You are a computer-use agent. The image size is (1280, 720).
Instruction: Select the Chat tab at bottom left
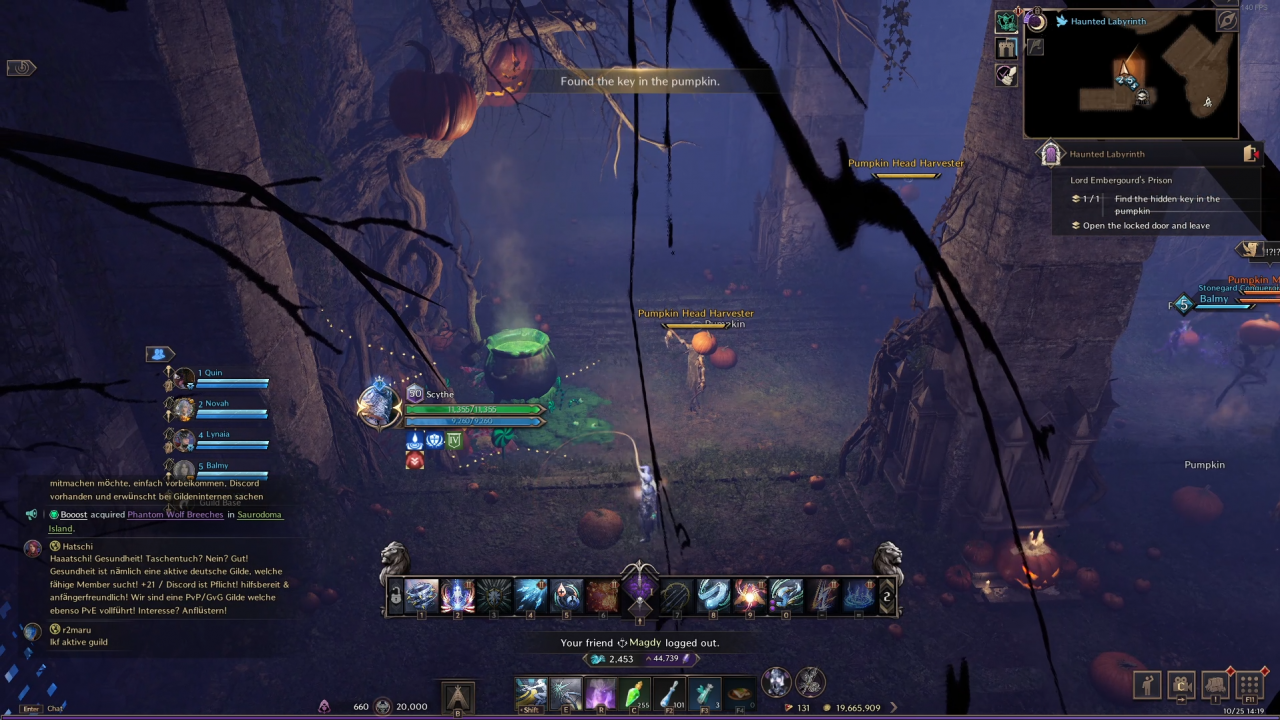(55, 707)
